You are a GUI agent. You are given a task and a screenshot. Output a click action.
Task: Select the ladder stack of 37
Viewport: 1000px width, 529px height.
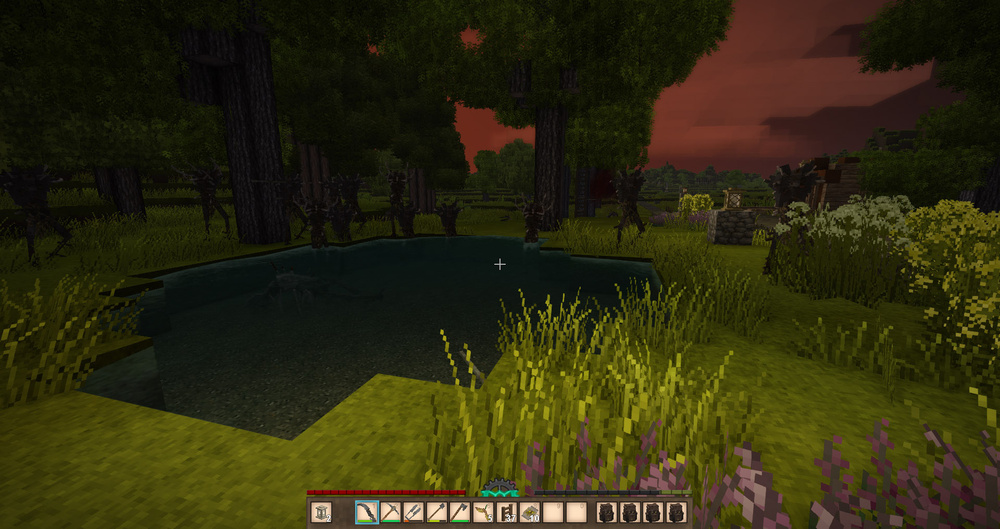pos(507,513)
